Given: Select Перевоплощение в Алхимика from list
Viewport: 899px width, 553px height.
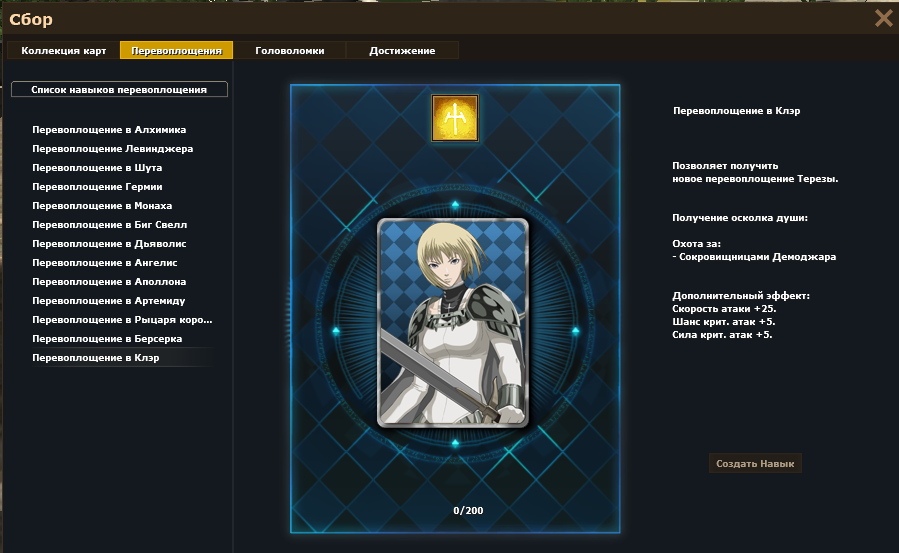Looking at the screenshot, I should pyautogui.click(x=109, y=130).
